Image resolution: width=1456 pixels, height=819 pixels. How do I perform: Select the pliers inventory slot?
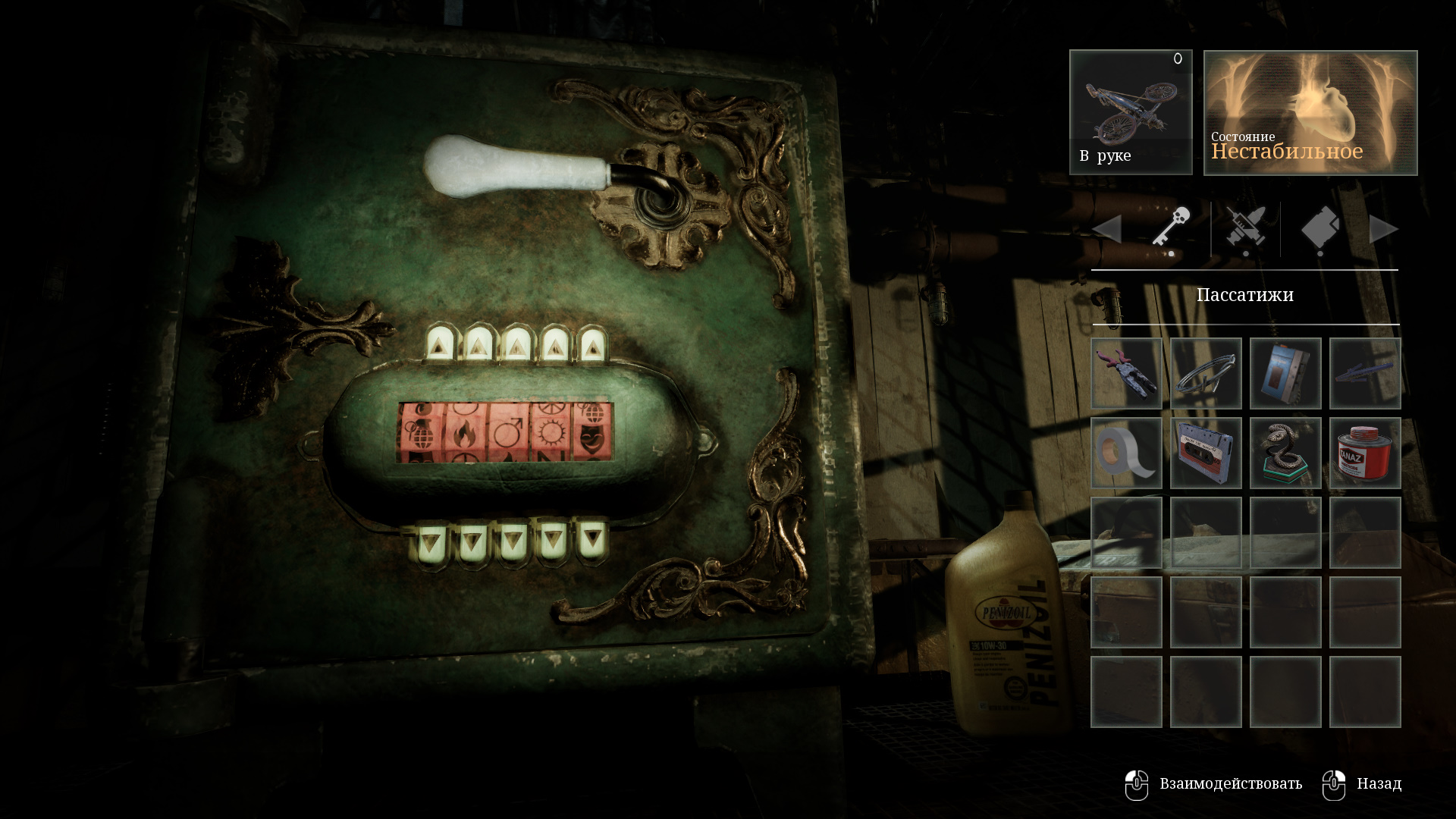(1126, 373)
